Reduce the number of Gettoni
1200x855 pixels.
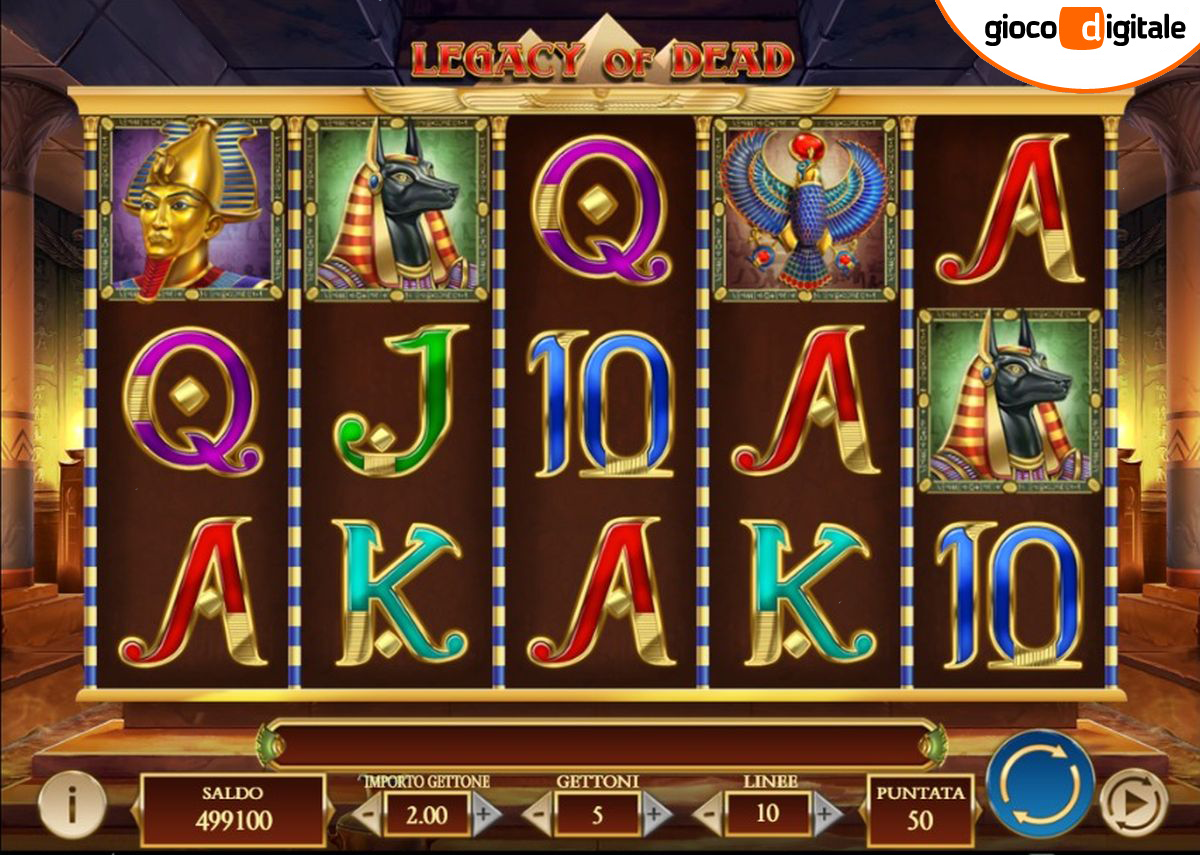click(x=539, y=816)
